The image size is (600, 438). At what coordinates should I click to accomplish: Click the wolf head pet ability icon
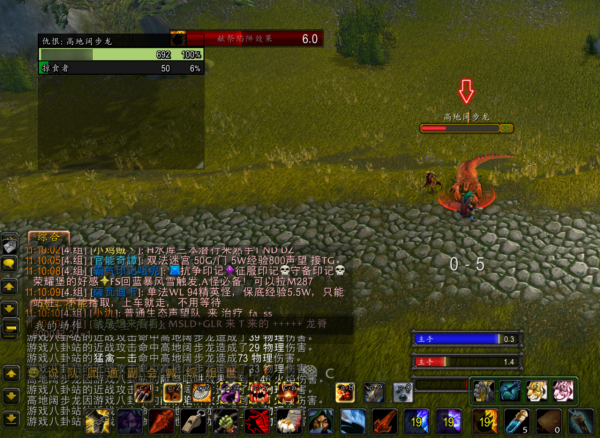click(x=403, y=392)
